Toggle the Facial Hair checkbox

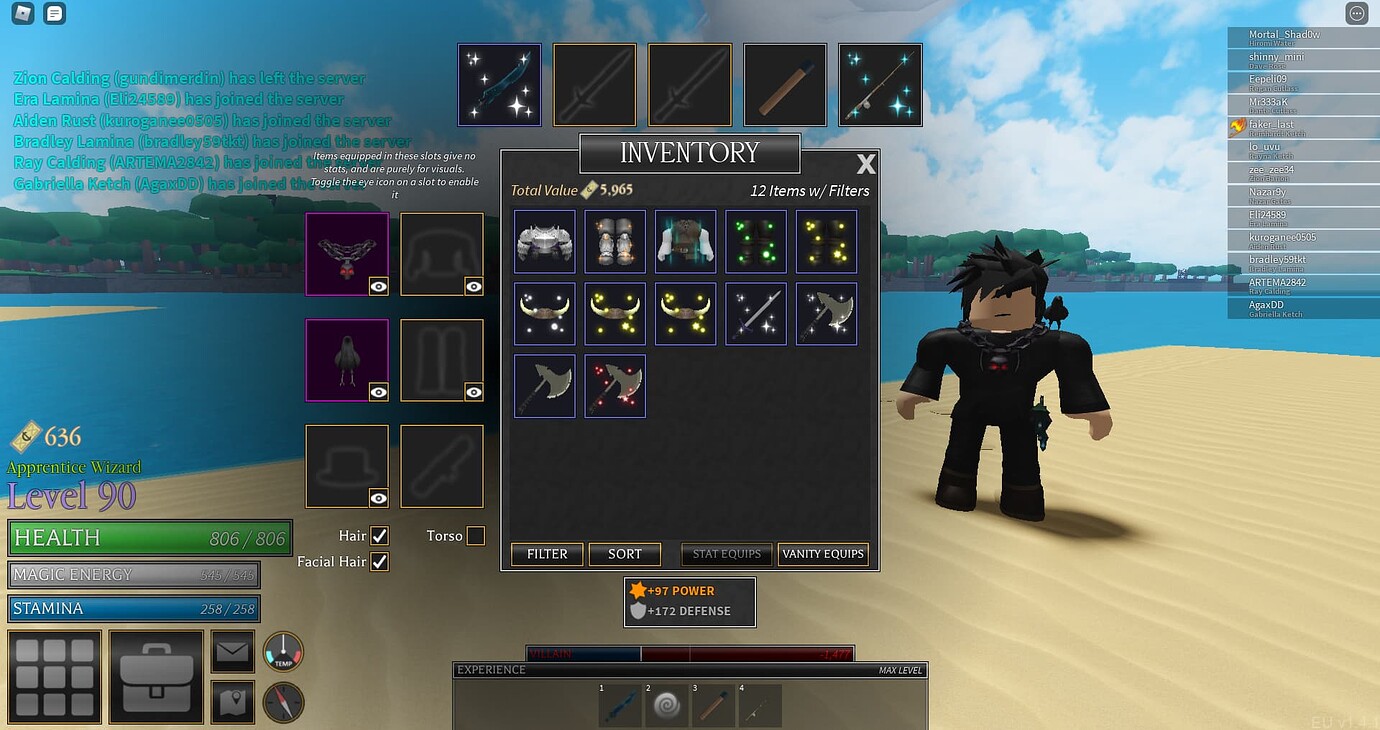point(379,562)
